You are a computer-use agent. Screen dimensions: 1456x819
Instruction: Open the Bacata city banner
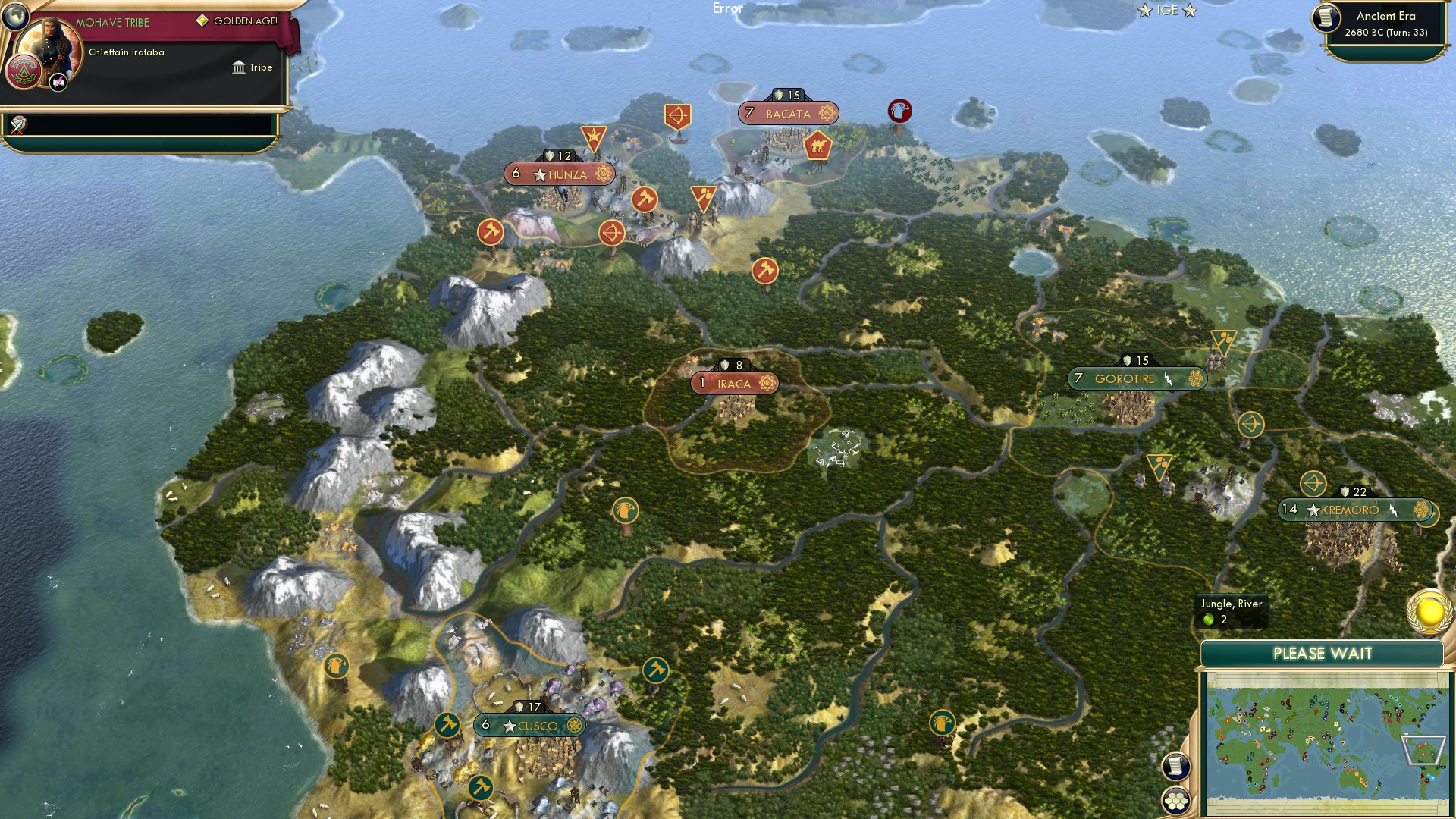789,113
